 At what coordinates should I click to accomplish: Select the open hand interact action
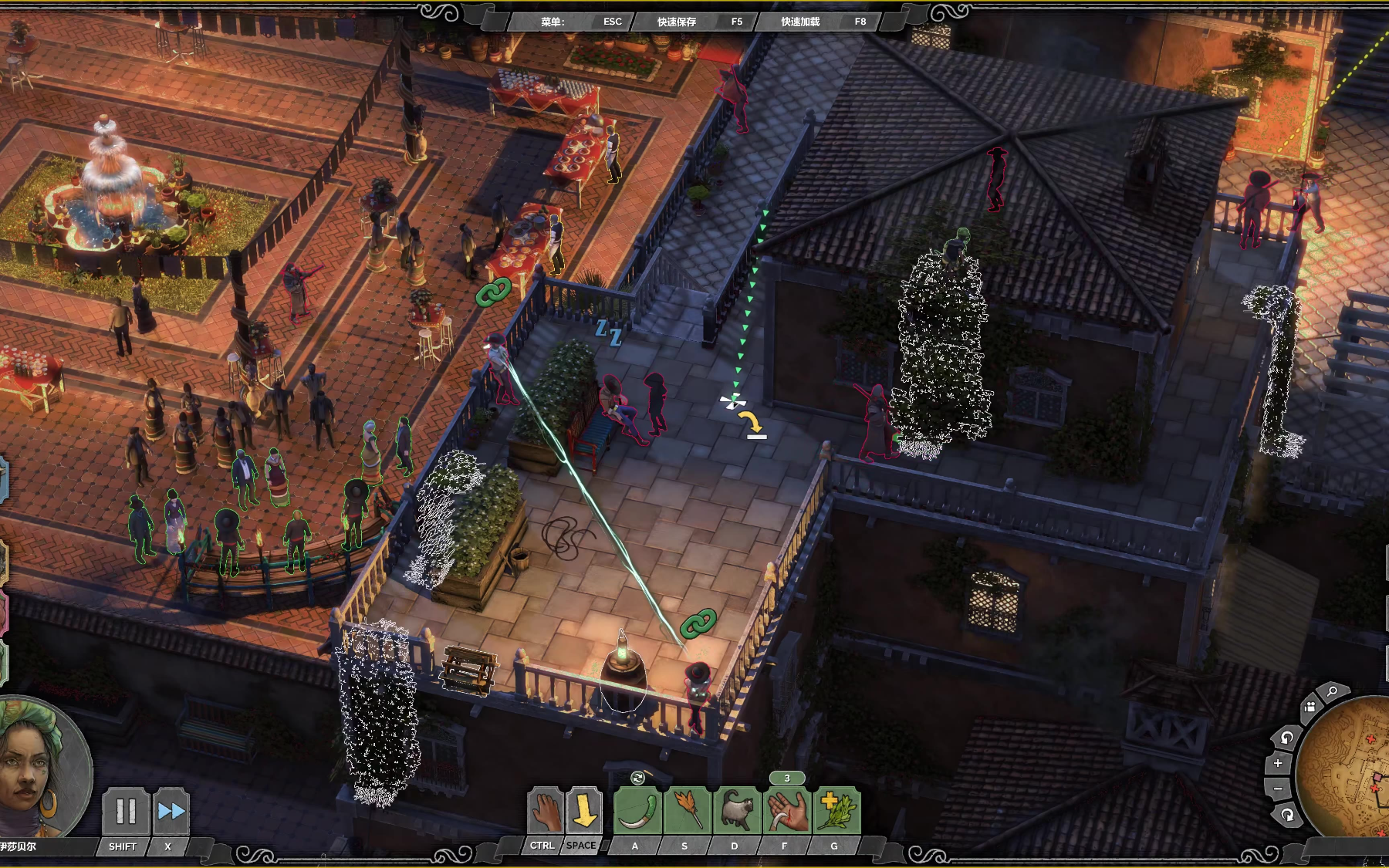(x=545, y=810)
